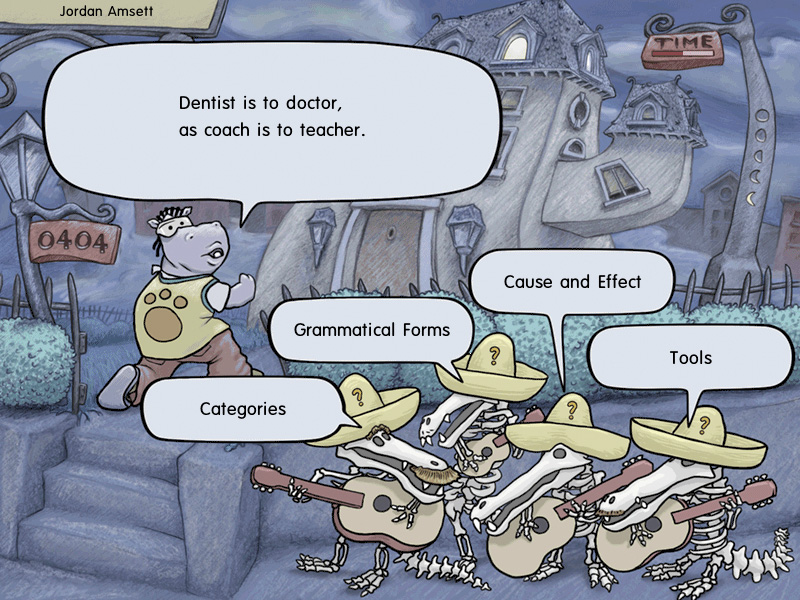Viewport: 800px width, 600px height.
Task: Answer with the Tools speech bubble
Action: (690, 357)
